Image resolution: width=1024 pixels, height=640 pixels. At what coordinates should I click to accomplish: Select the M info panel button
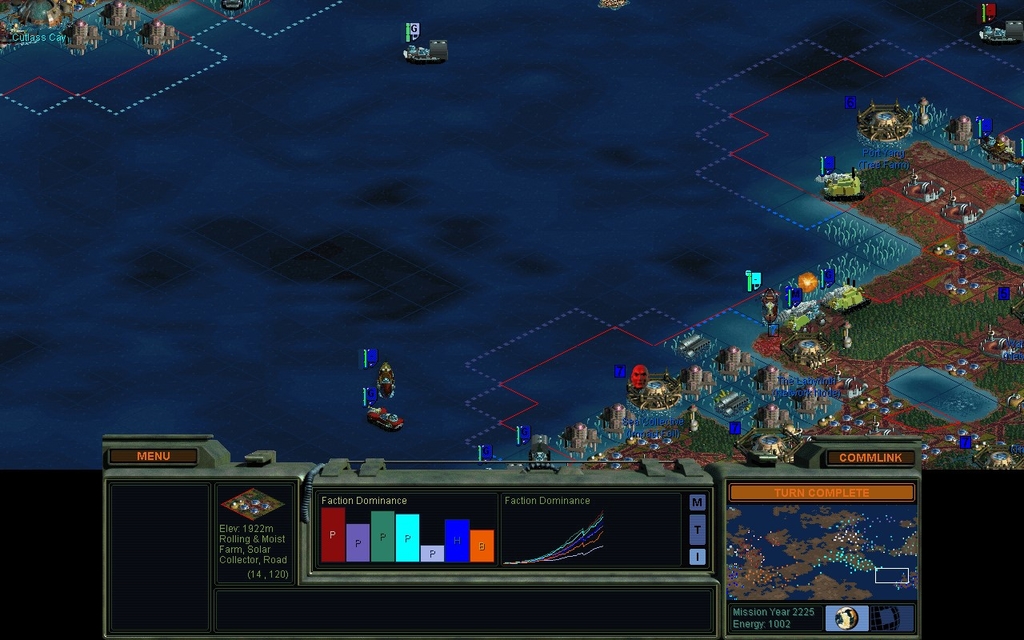[697, 502]
